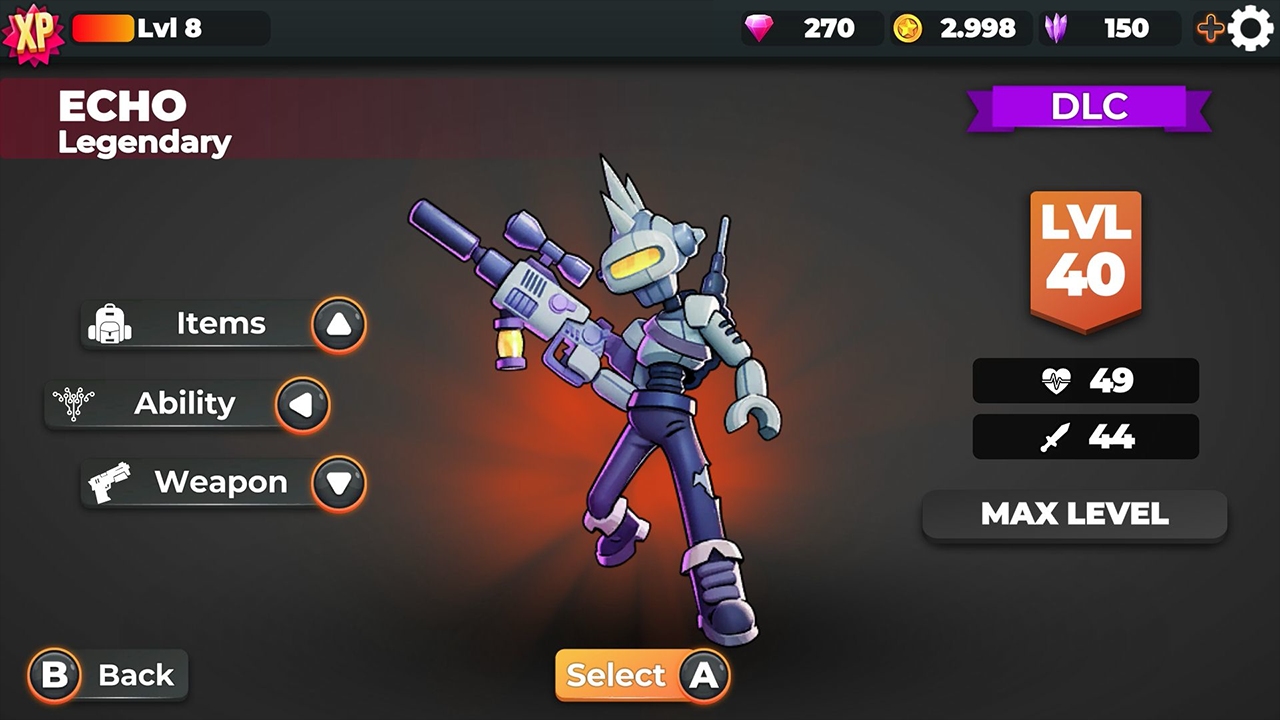Click the Items up arrow button

click(x=338, y=323)
